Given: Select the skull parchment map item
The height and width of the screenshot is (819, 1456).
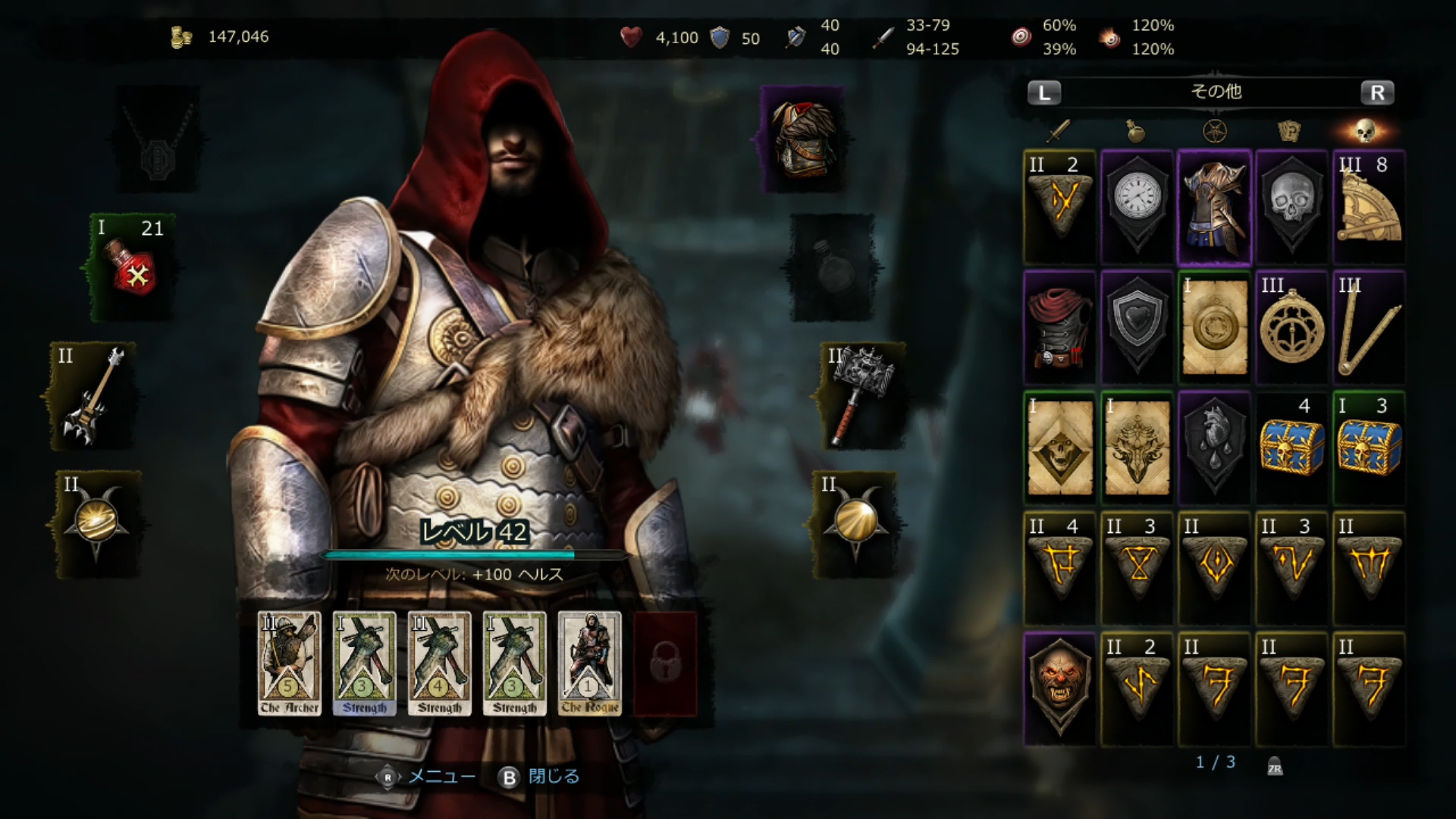Looking at the screenshot, I should pyautogui.click(x=1059, y=447).
